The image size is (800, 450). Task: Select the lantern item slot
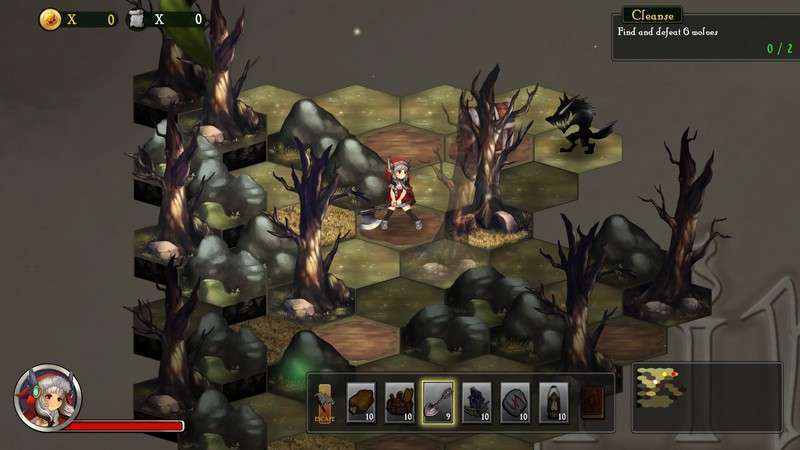coord(553,402)
